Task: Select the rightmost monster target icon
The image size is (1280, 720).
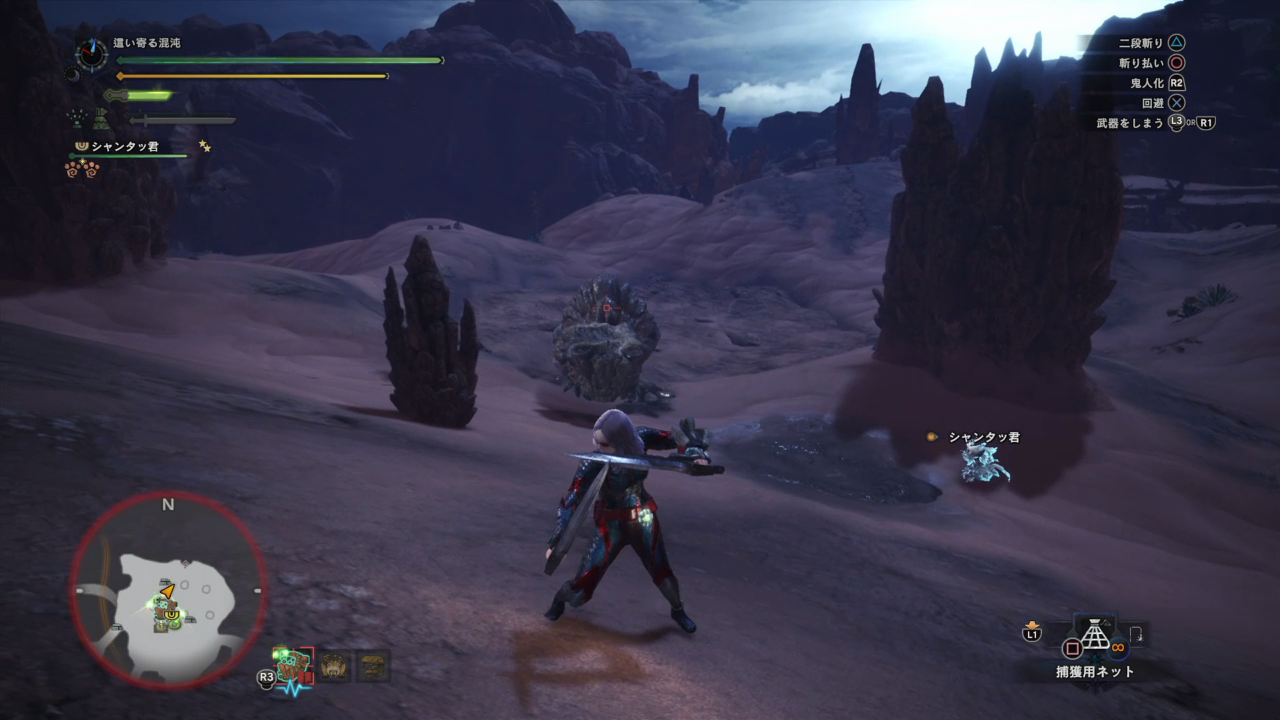Action: pyautogui.click(x=373, y=666)
